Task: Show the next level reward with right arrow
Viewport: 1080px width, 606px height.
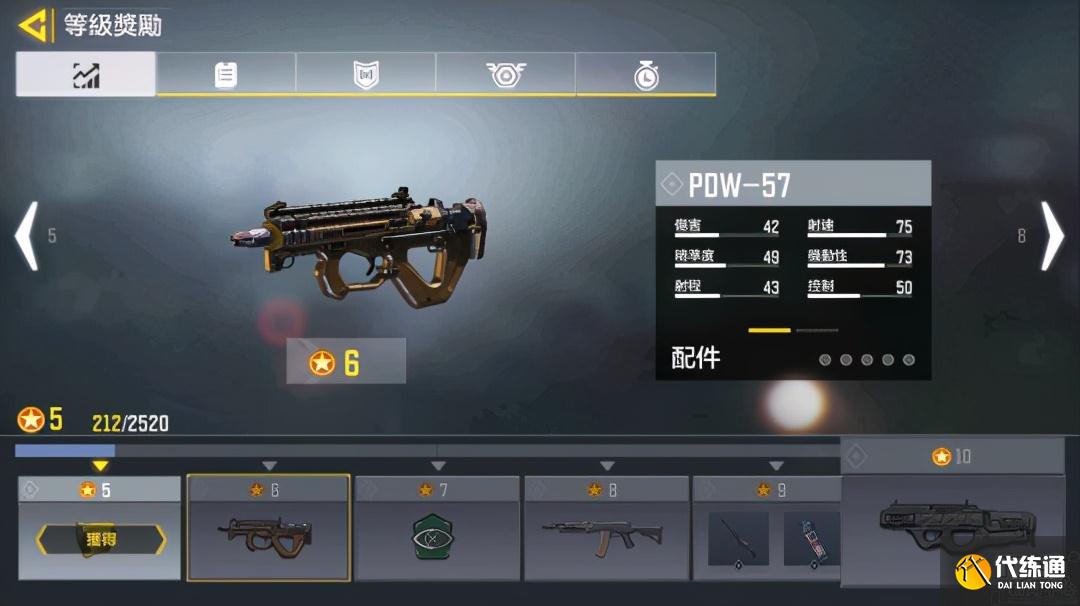Action: [1052, 236]
